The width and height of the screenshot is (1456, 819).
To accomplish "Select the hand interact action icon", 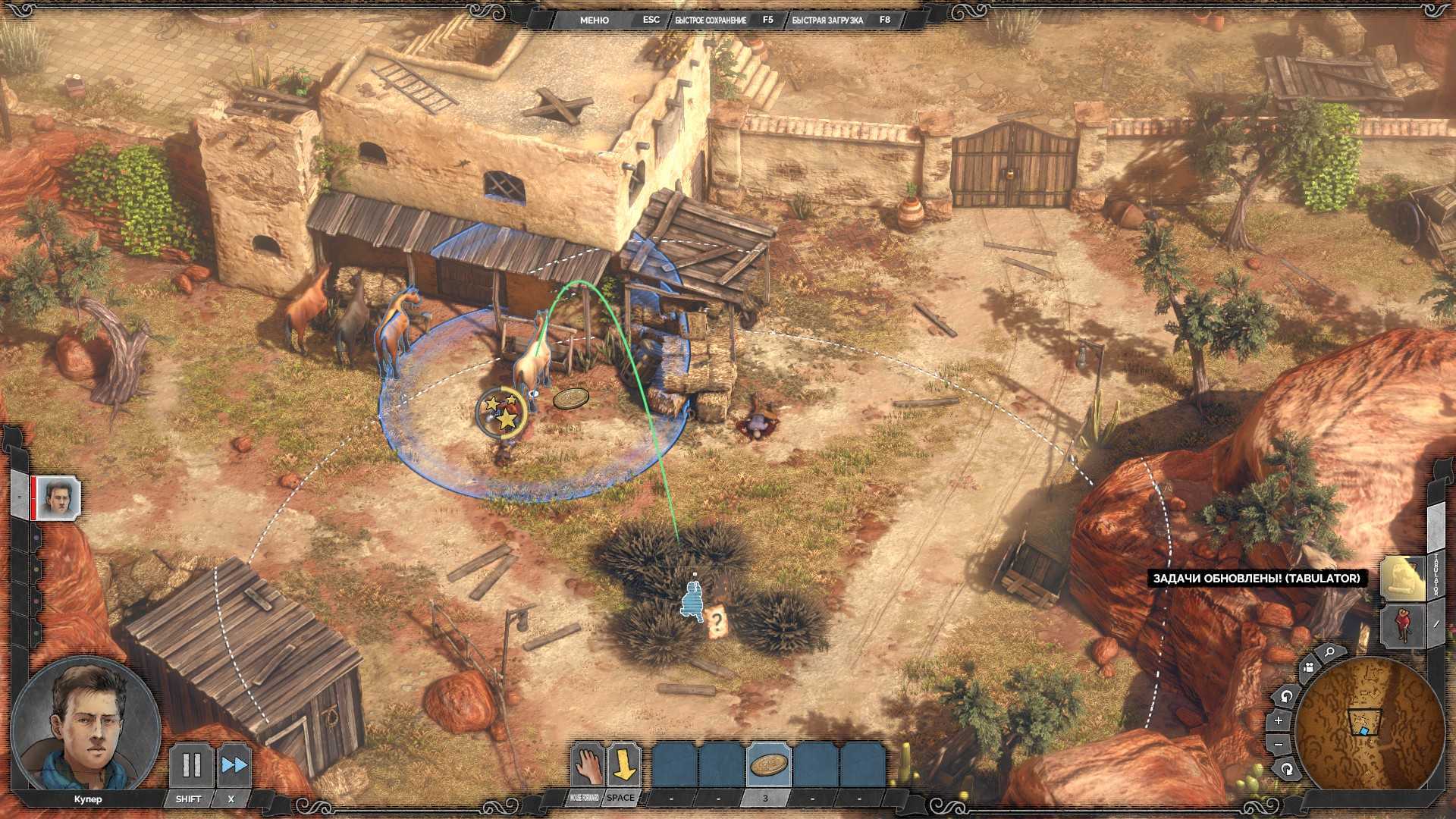I will (586, 765).
